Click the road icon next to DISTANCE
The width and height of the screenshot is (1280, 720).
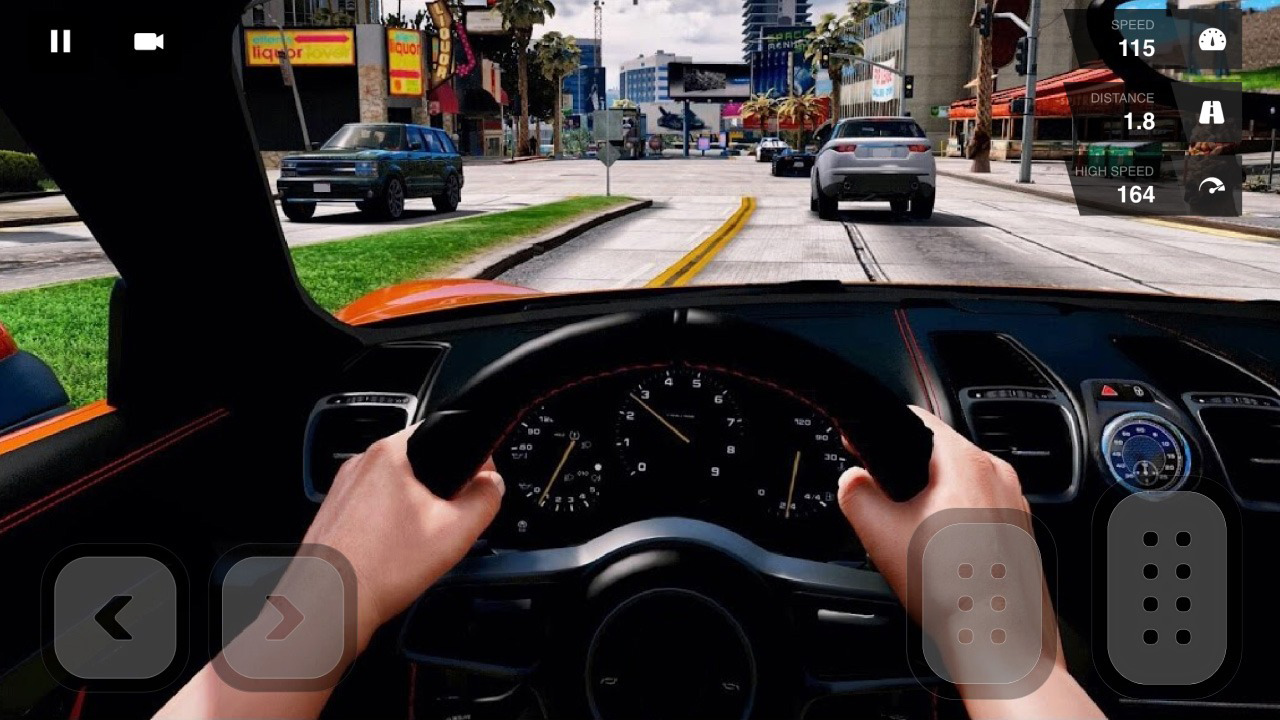[x=1211, y=111]
